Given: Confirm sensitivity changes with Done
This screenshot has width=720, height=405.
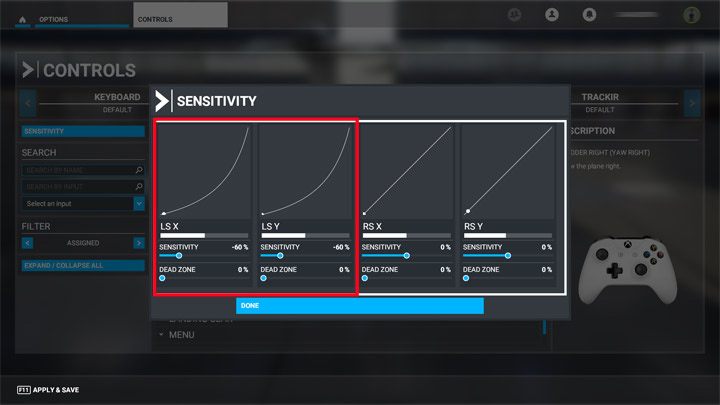Looking at the screenshot, I should (x=359, y=305).
